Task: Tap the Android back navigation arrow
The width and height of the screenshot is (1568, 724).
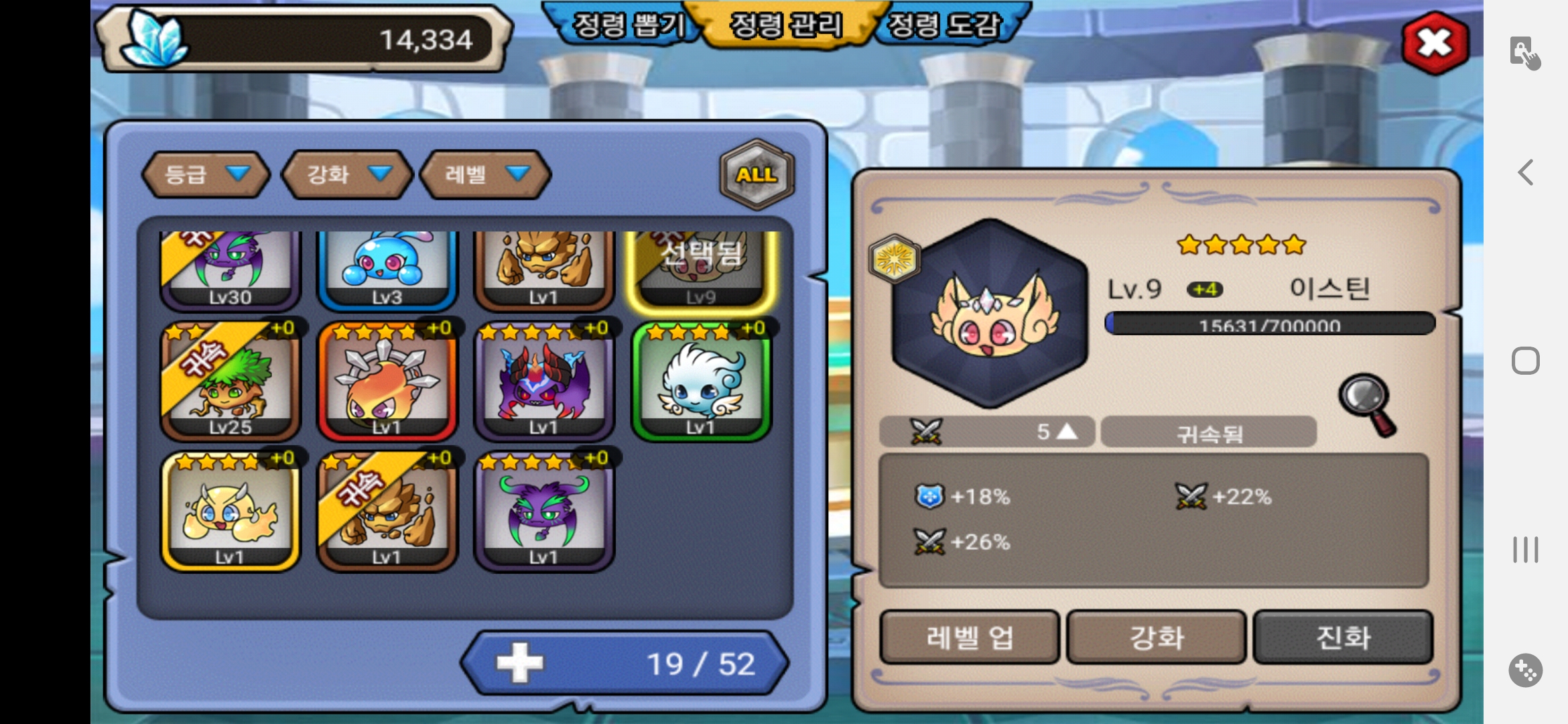Action: pos(1526,172)
